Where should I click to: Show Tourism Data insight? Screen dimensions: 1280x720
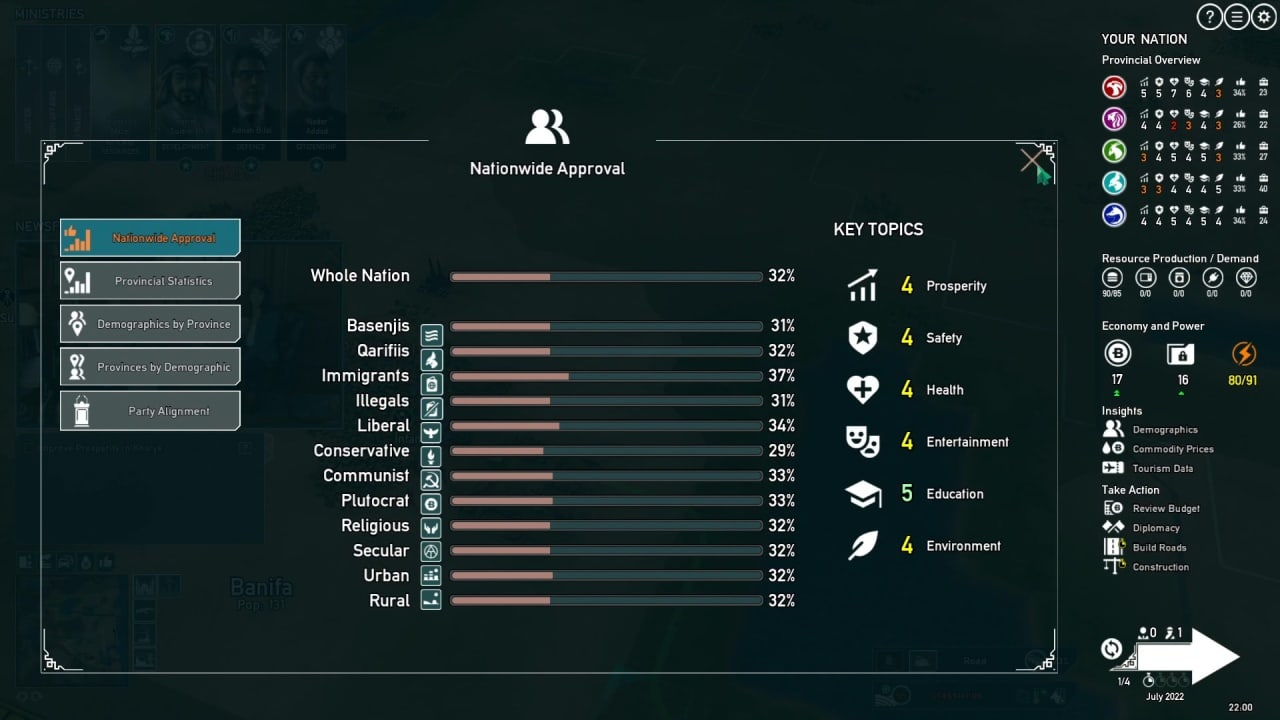[1162, 468]
